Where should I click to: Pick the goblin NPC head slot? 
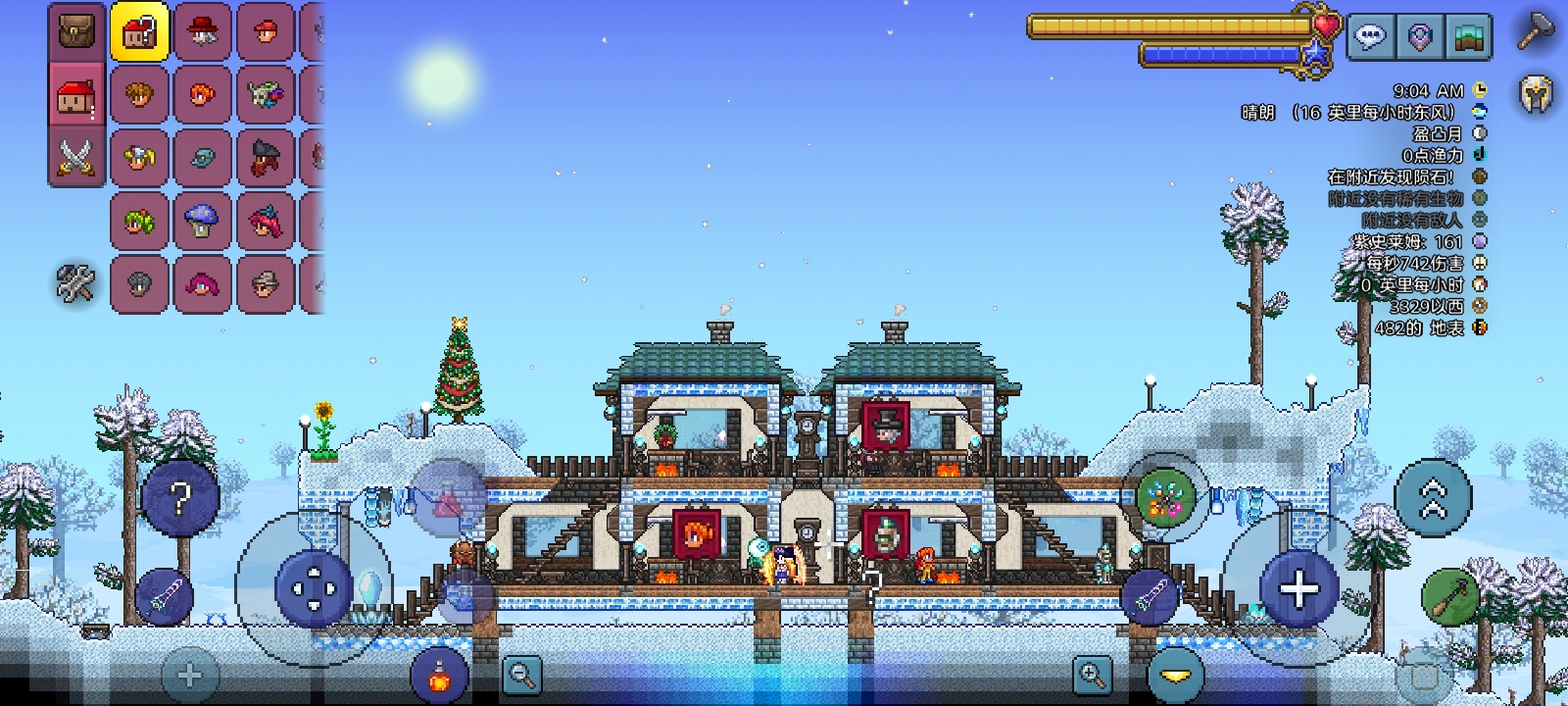coord(265,95)
